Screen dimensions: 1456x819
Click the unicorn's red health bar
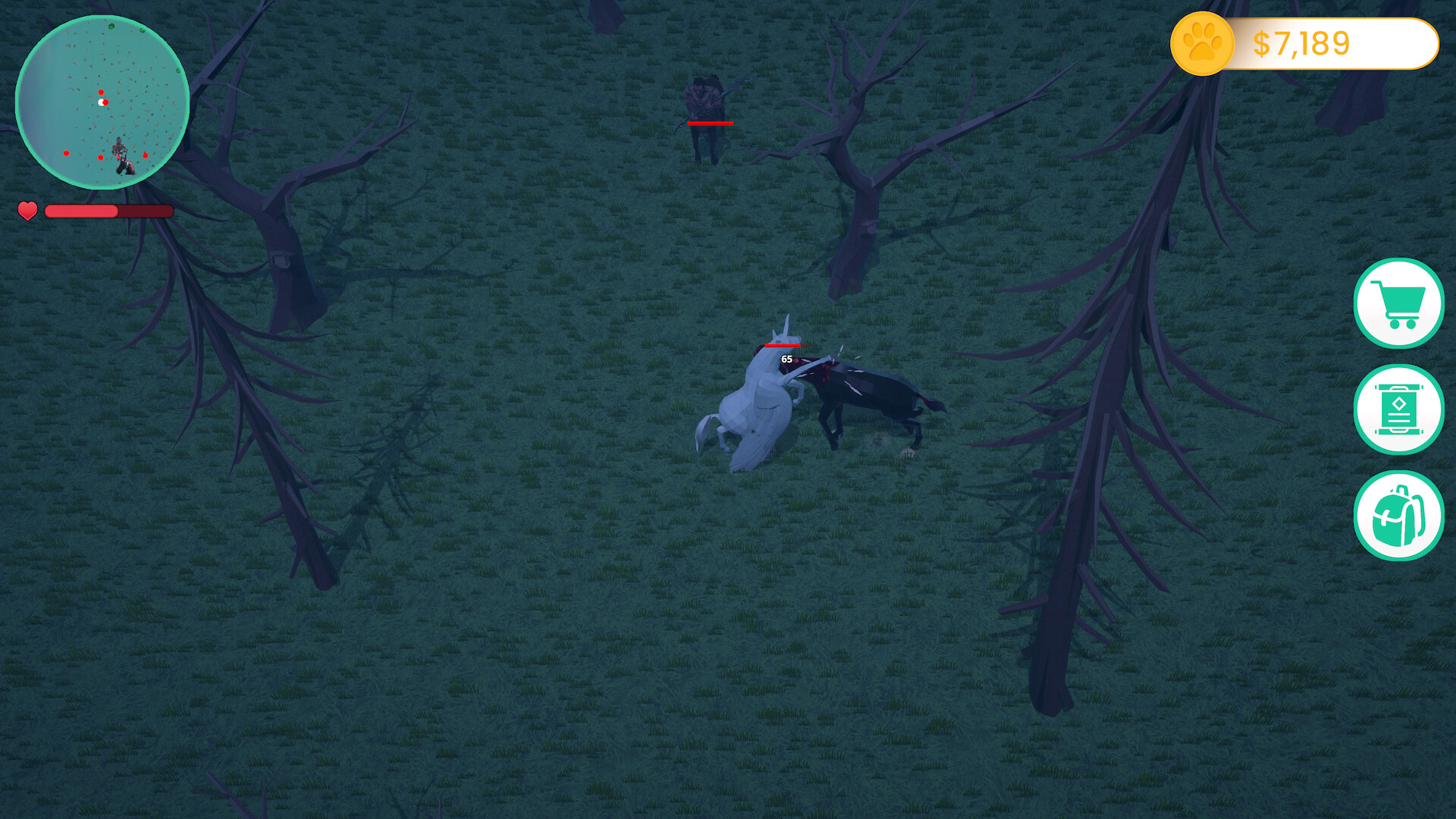coord(783,346)
